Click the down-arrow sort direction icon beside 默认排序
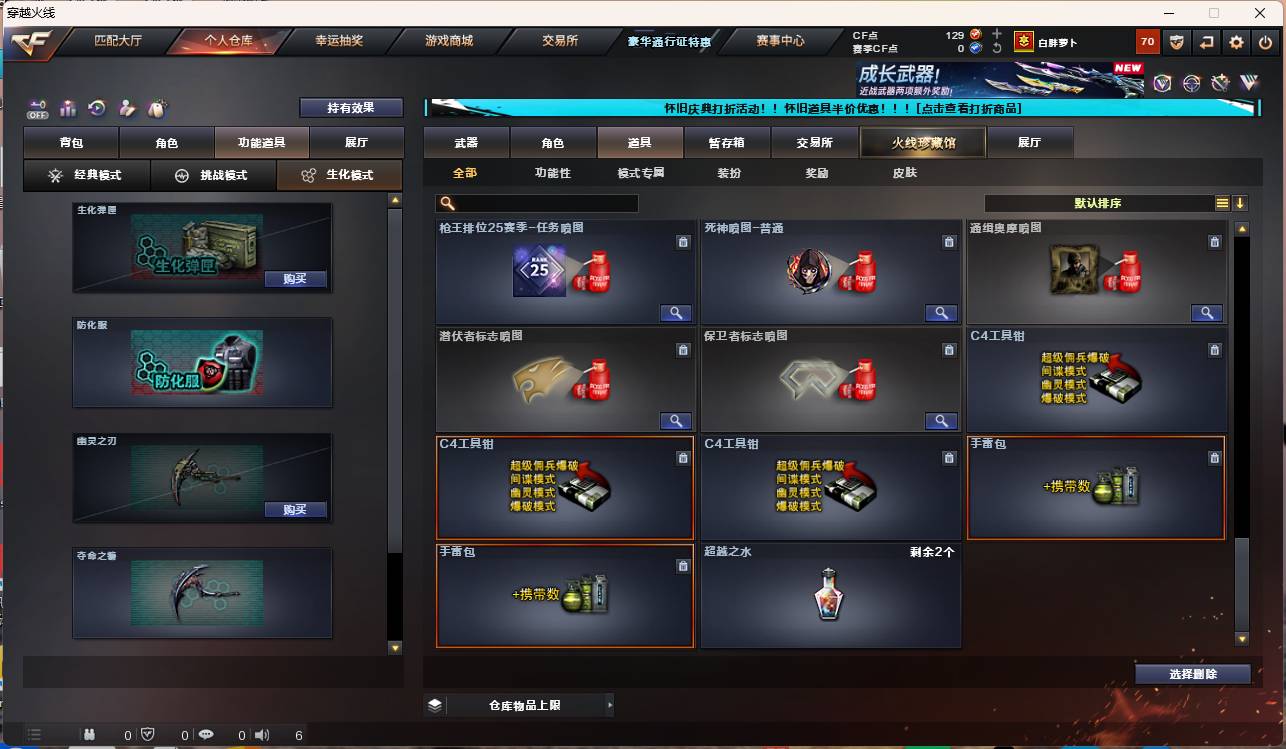Screen dimensions: 1286x749 [1240, 202]
